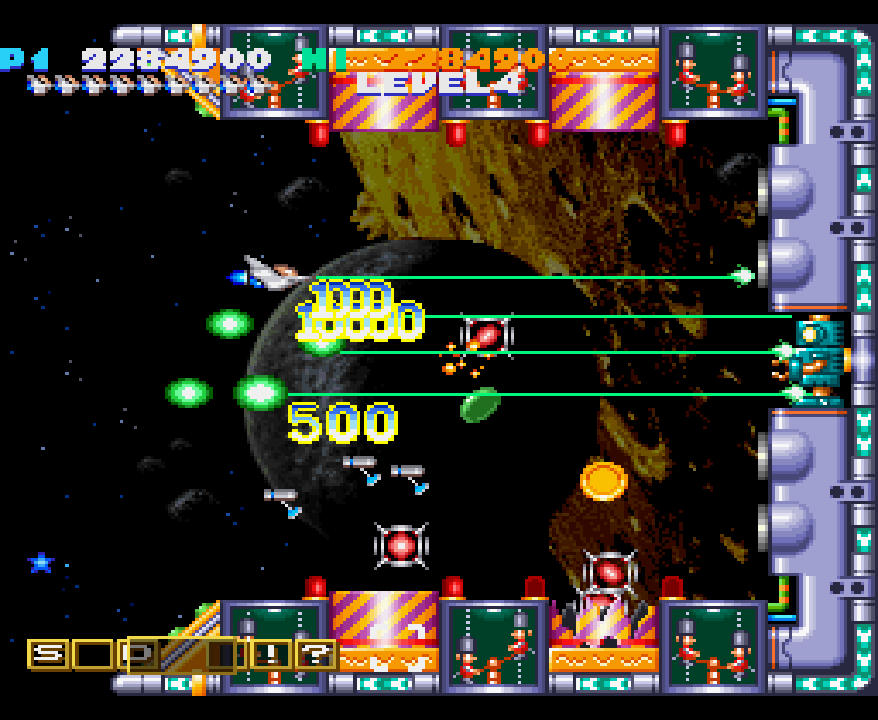Select the S speed power-up slot
The image size is (878, 720).
pyautogui.click(x=47, y=655)
